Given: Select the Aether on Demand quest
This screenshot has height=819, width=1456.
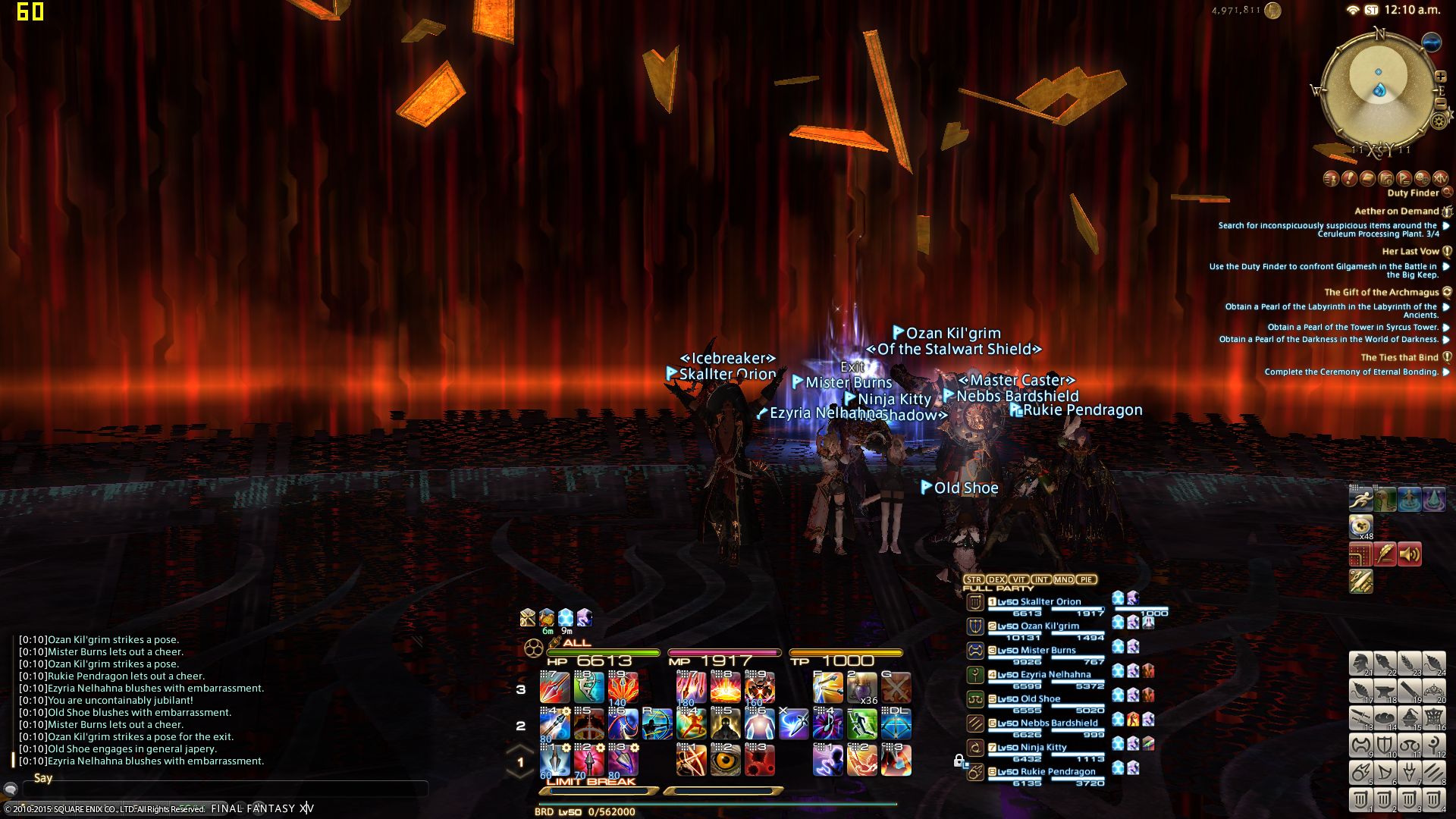Looking at the screenshot, I should point(1396,212).
